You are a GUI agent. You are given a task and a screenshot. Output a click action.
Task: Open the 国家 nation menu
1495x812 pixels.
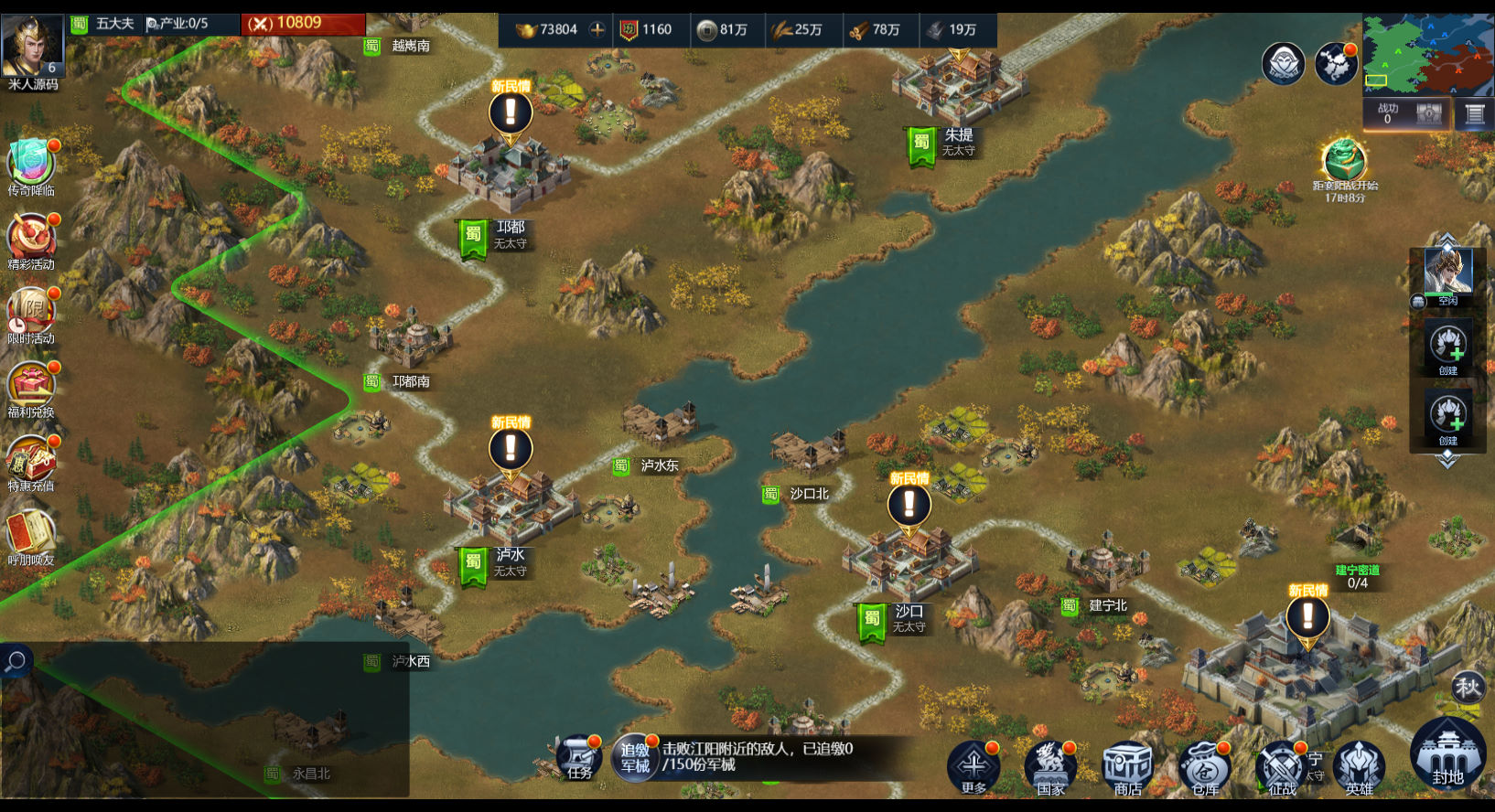click(1050, 766)
